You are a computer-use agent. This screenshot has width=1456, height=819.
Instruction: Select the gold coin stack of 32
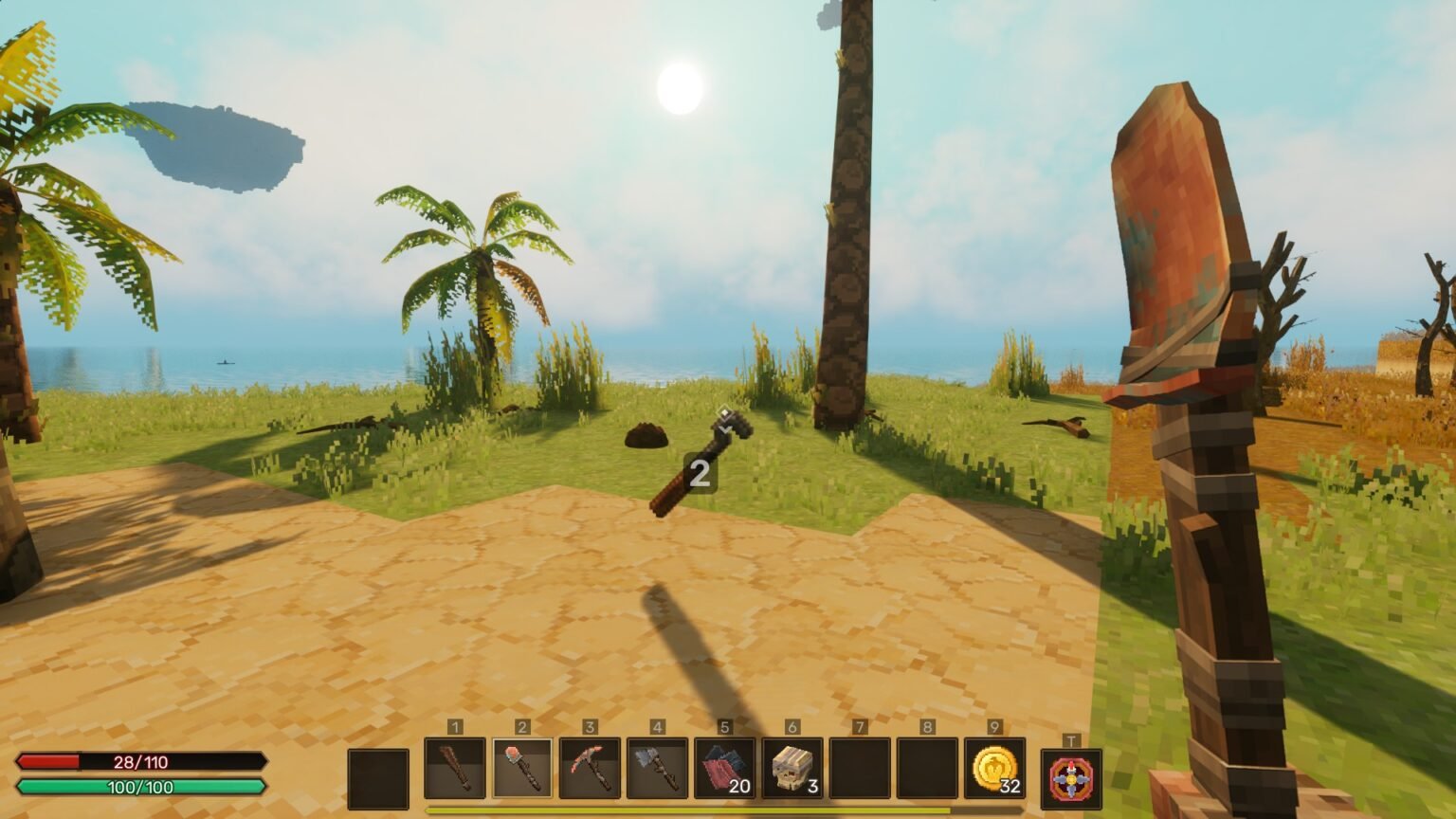pyautogui.click(x=994, y=769)
